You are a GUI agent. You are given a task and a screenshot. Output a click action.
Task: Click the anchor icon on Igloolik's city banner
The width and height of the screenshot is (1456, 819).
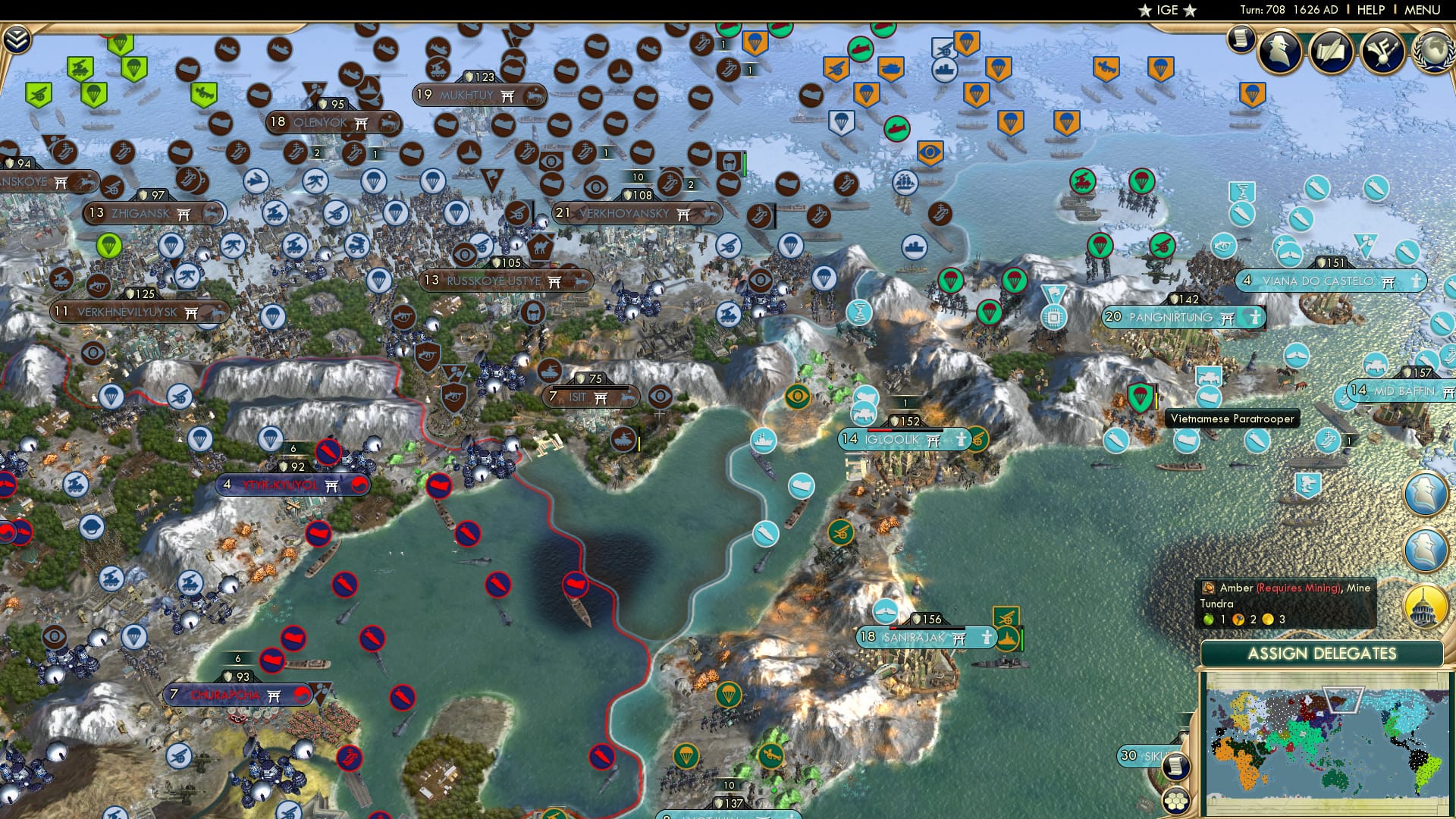click(962, 440)
